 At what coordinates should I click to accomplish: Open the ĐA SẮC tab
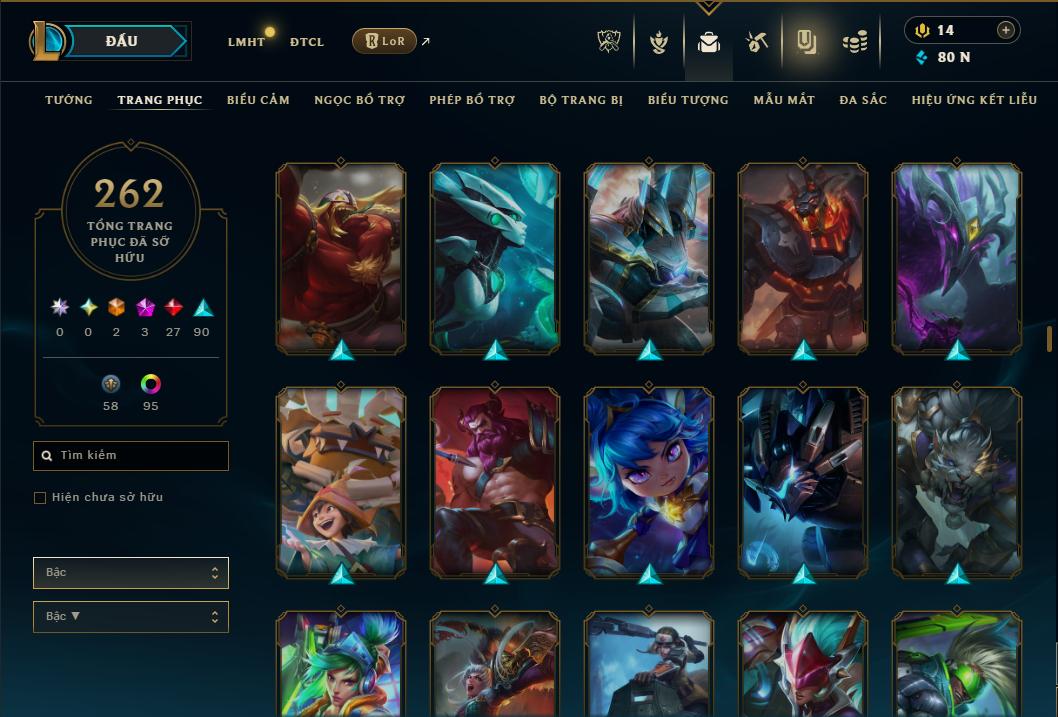[863, 100]
